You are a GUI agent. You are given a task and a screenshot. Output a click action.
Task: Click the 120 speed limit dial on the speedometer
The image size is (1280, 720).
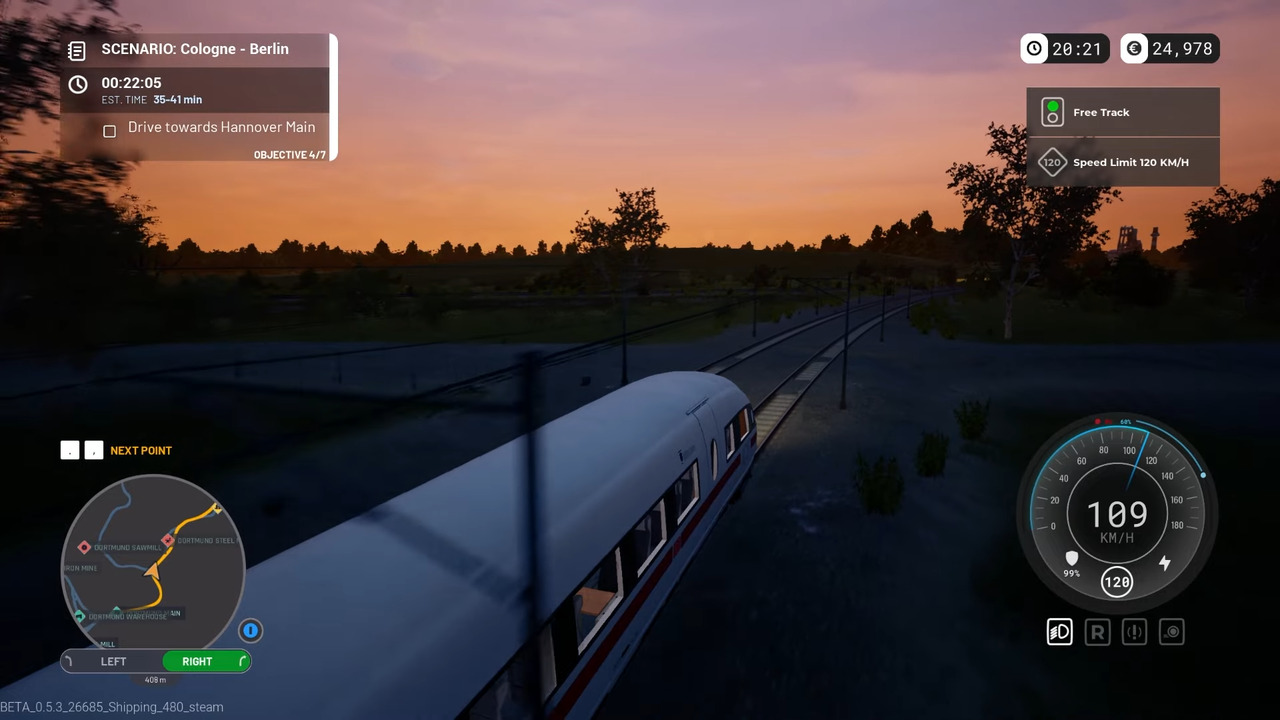(x=1117, y=581)
